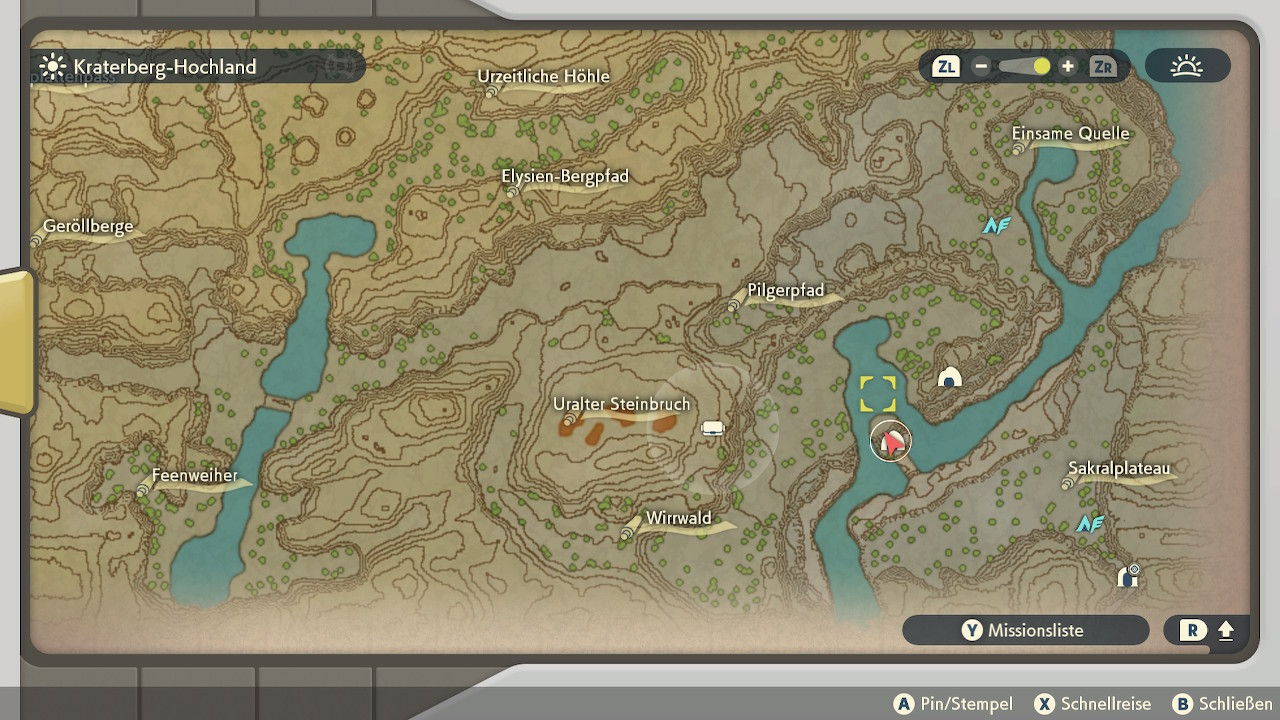Click the yellow tab on the left edge
Screen dimensions: 1280x720
tap(17, 341)
